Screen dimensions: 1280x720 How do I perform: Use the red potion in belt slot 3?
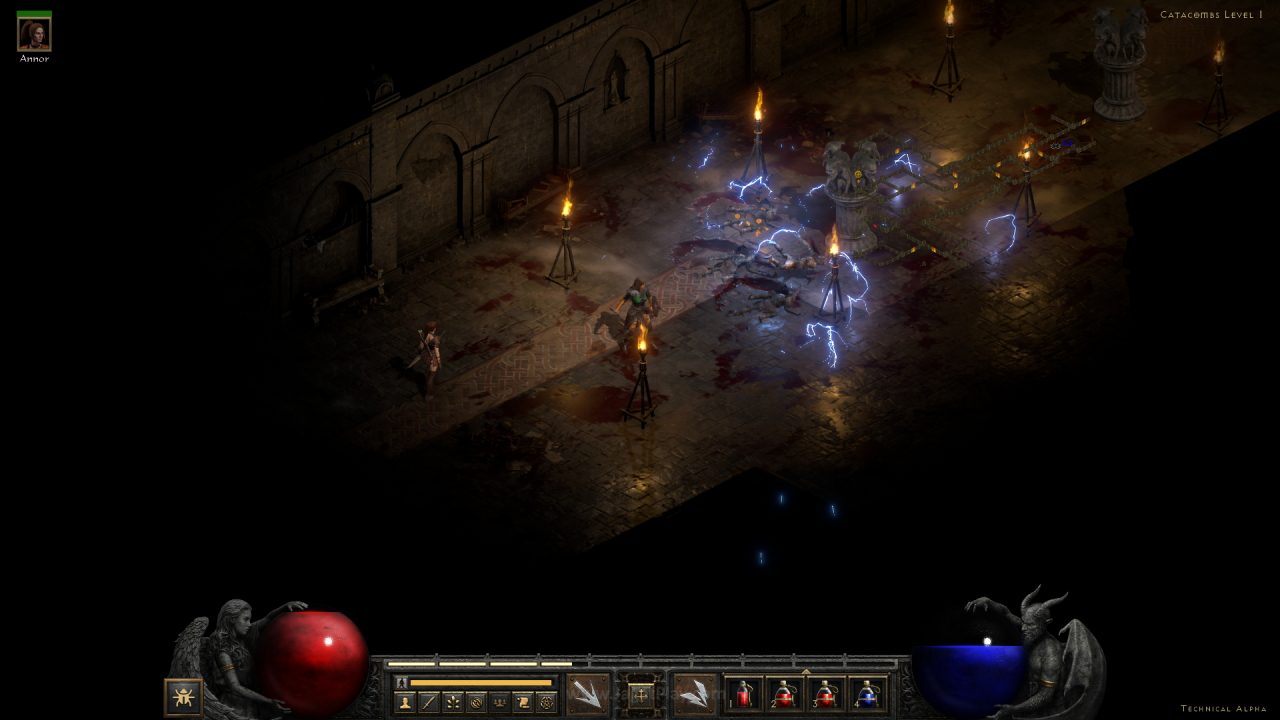click(826, 694)
